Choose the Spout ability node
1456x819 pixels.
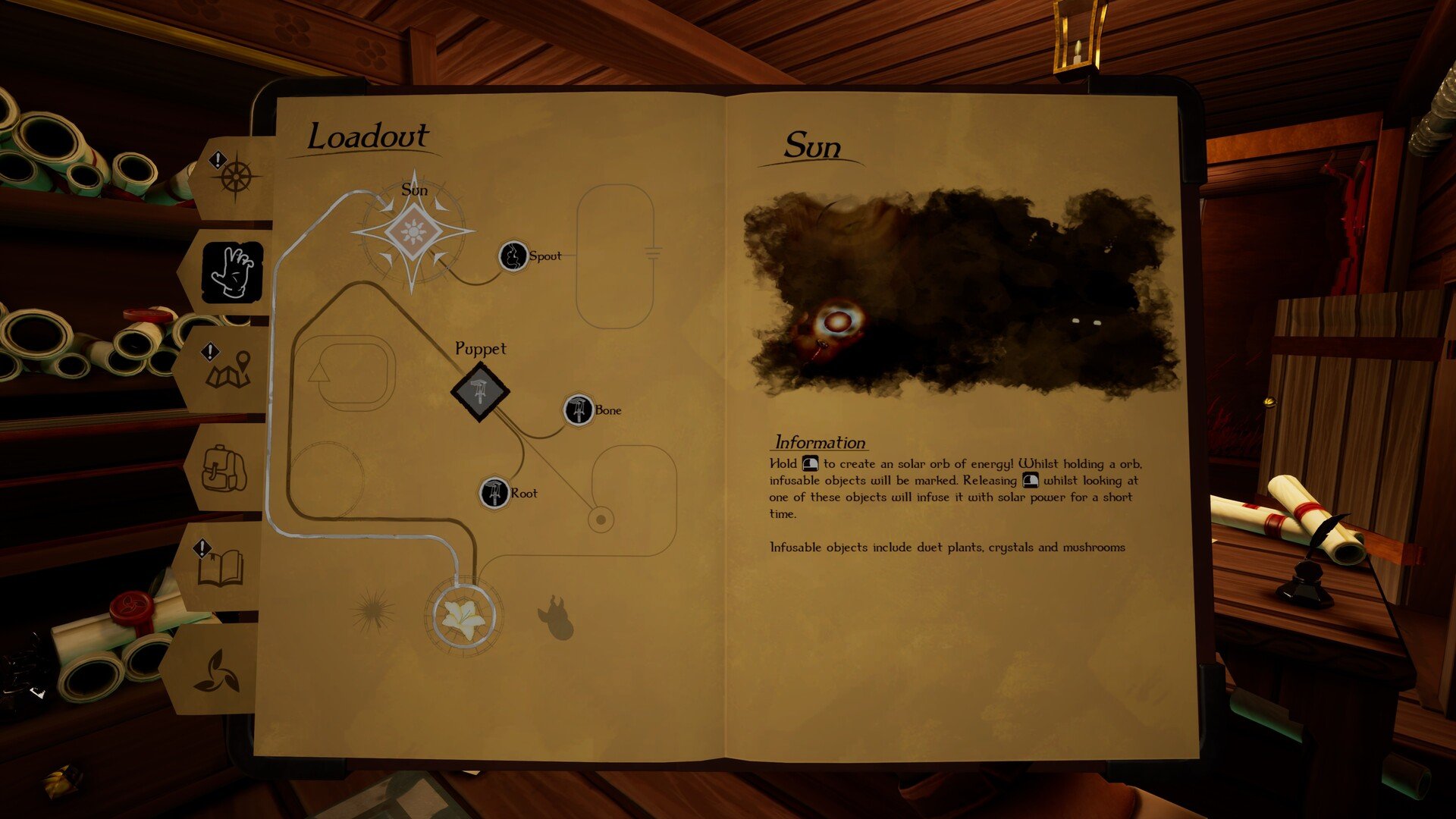click(513, 256)
